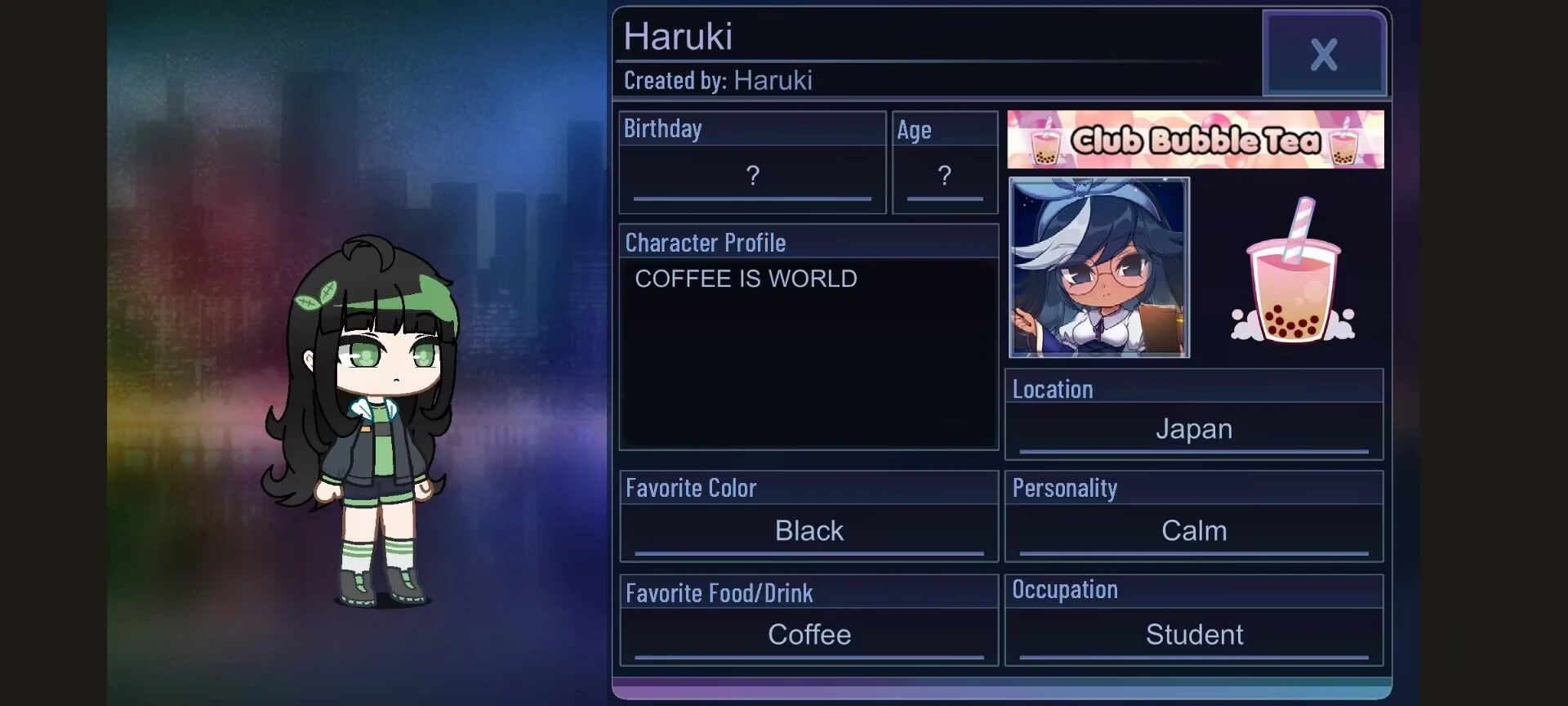
Task: Click the question mark in the Birthday field
Action: tap(752, 176)
